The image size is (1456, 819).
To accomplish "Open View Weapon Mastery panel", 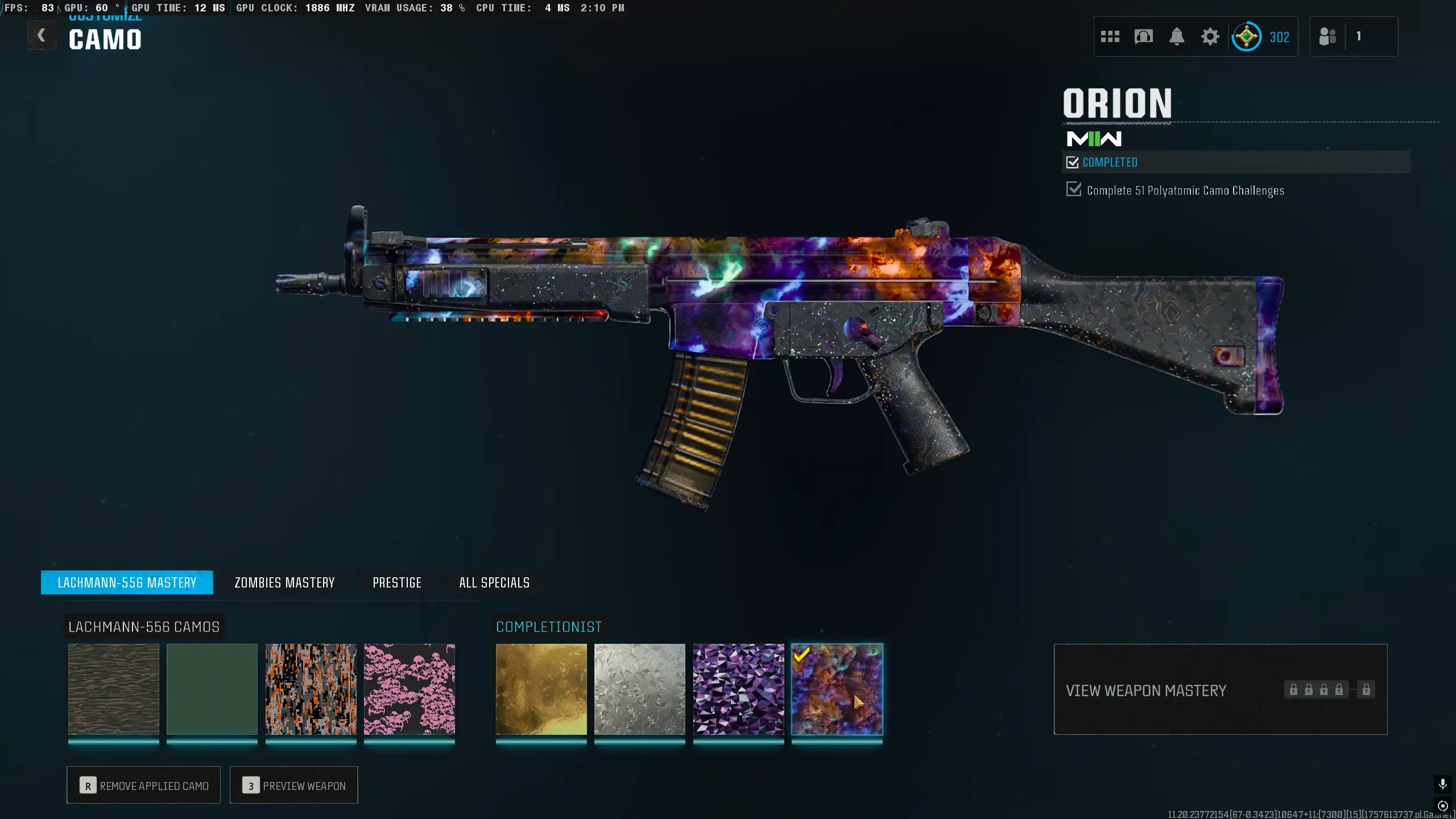I will click(1220, 690).
